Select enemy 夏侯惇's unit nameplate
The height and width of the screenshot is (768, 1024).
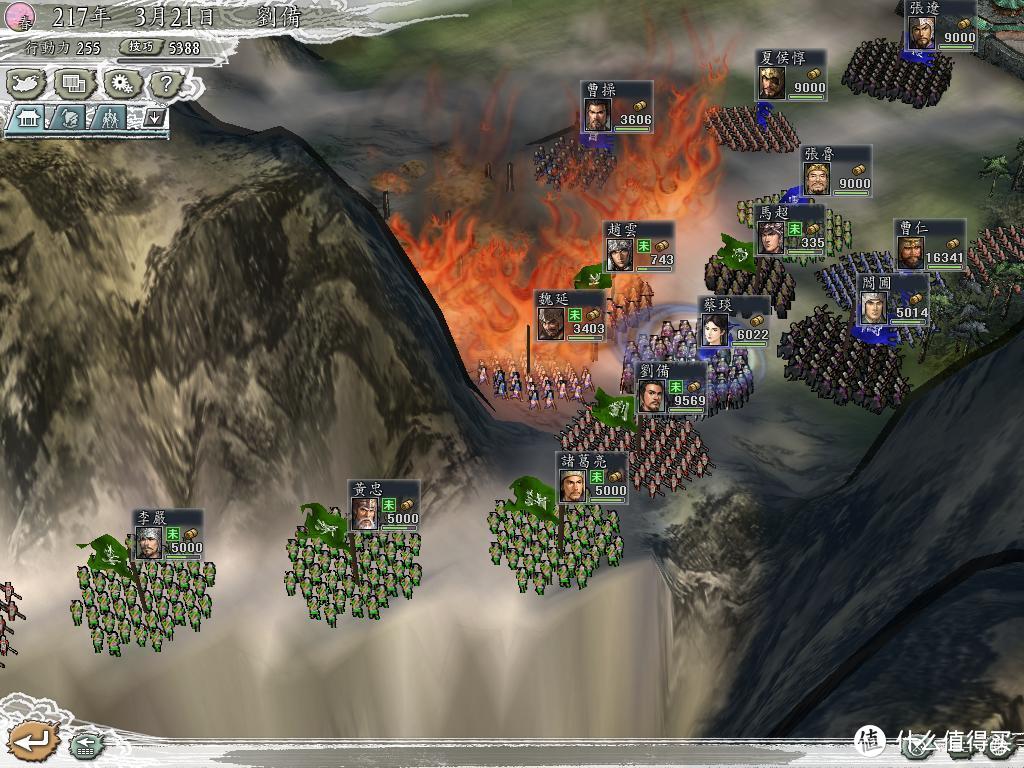click(x=792, y=75)
